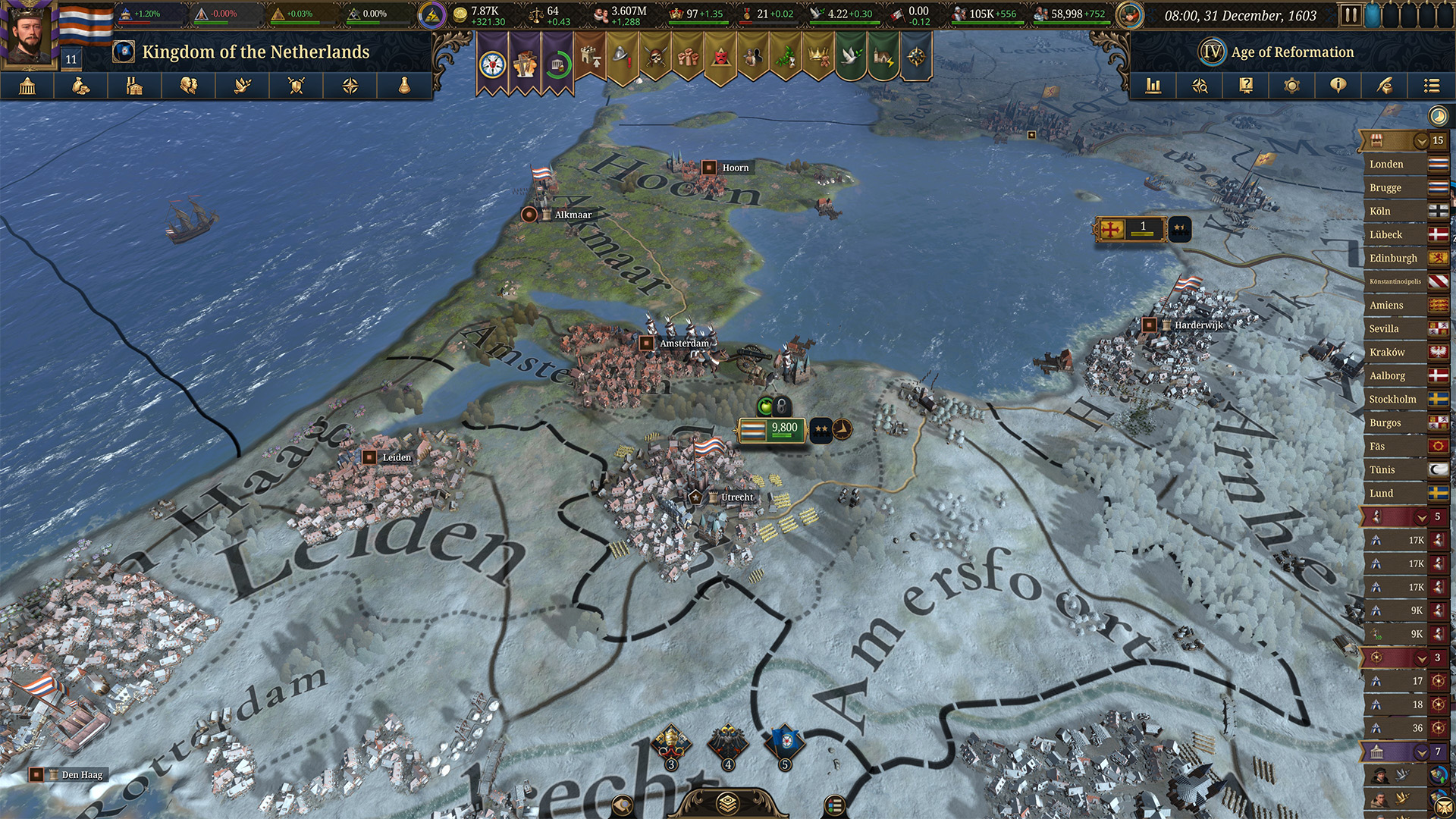This screenshot has height=819, width=1456.
Task: Open game settings via the gear icon
Action: pos(1291,86)
